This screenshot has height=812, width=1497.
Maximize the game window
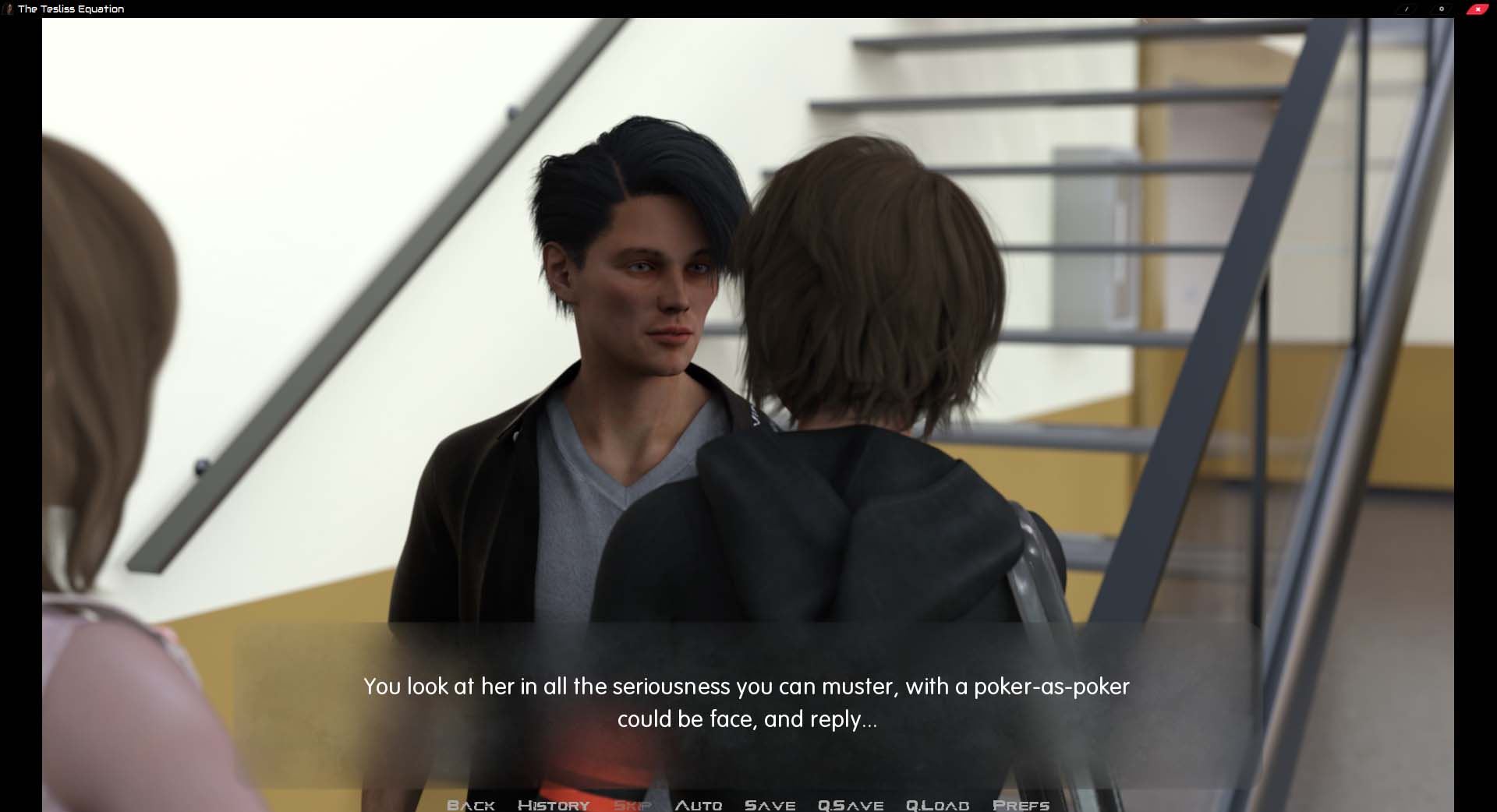[1442, 9]
